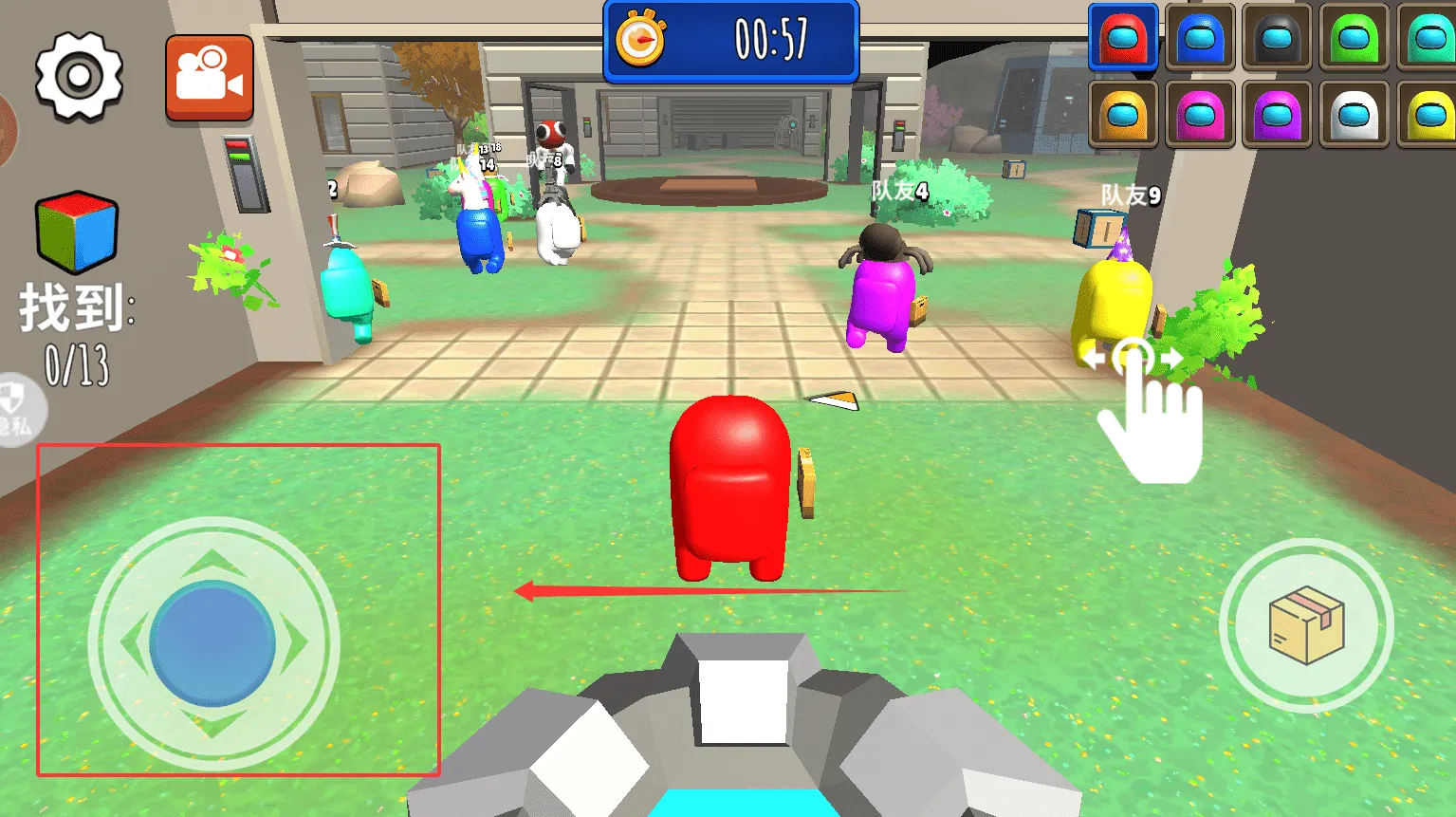The width and height of the screenshot is (1456, 817).
Task: Tap the cardboard box action button
Action: [x=1306, y=625]
